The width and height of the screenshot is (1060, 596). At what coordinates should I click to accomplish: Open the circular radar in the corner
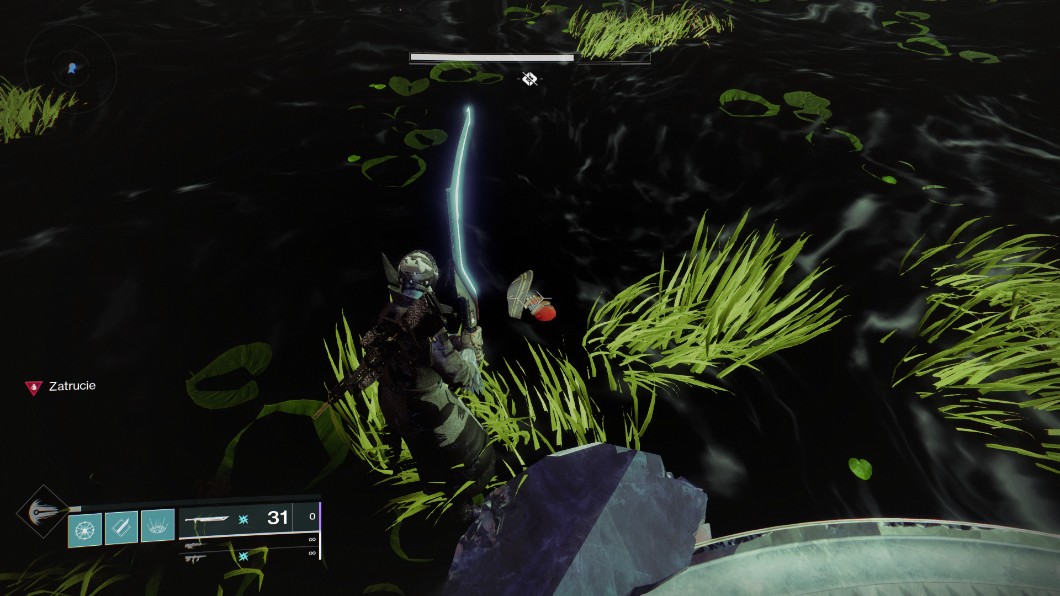pyautogui.click(x=71, y=68)
